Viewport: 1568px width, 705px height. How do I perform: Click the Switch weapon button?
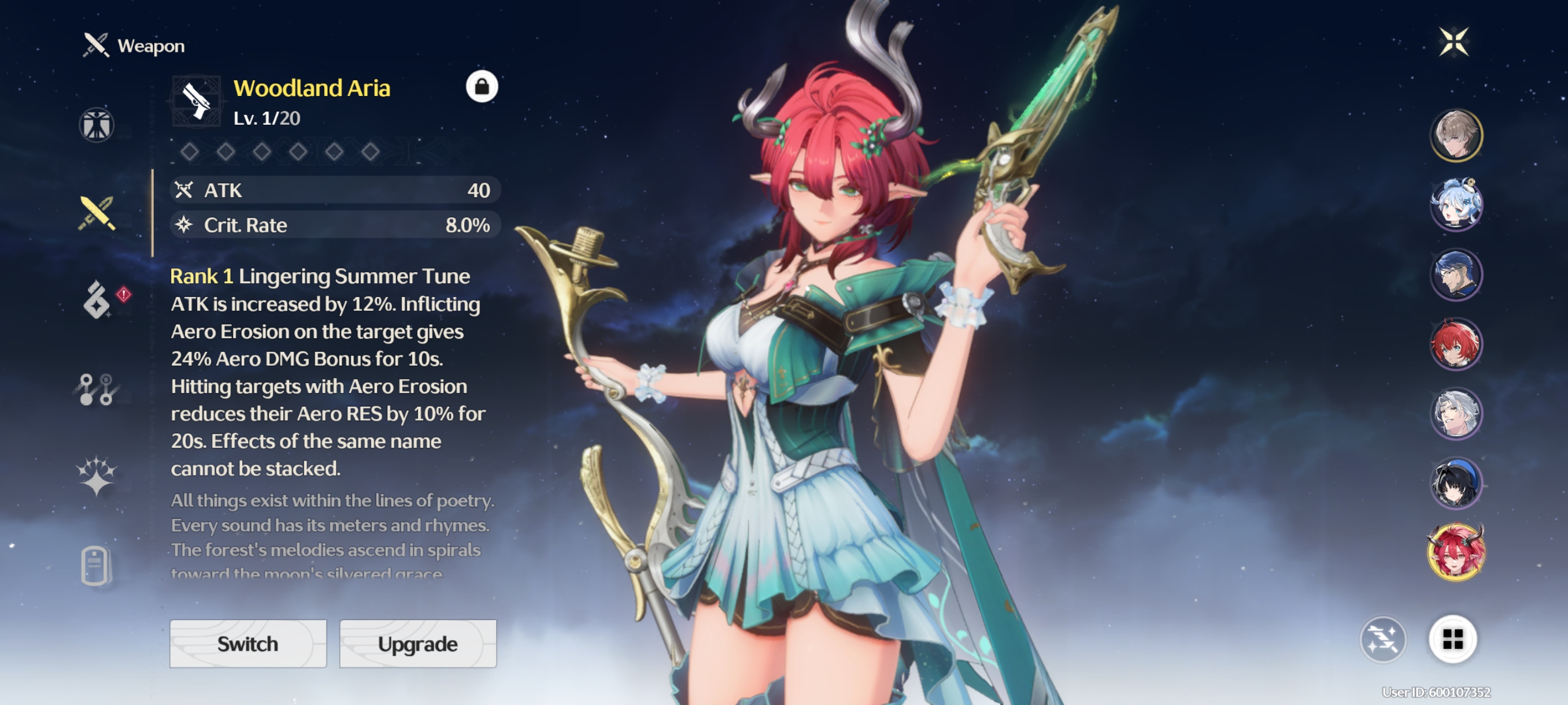point(247,644)
